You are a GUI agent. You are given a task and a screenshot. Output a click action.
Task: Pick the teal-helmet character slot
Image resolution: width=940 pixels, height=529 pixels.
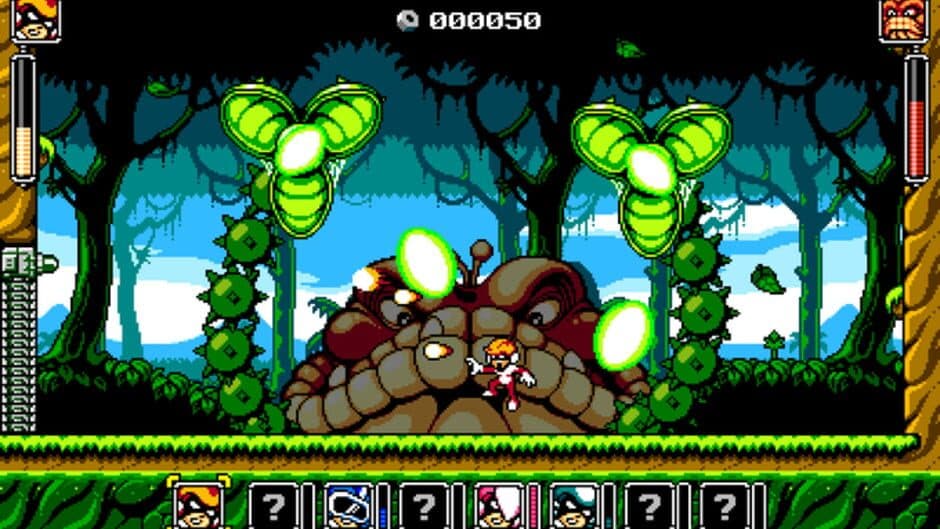tap(574, 505)
